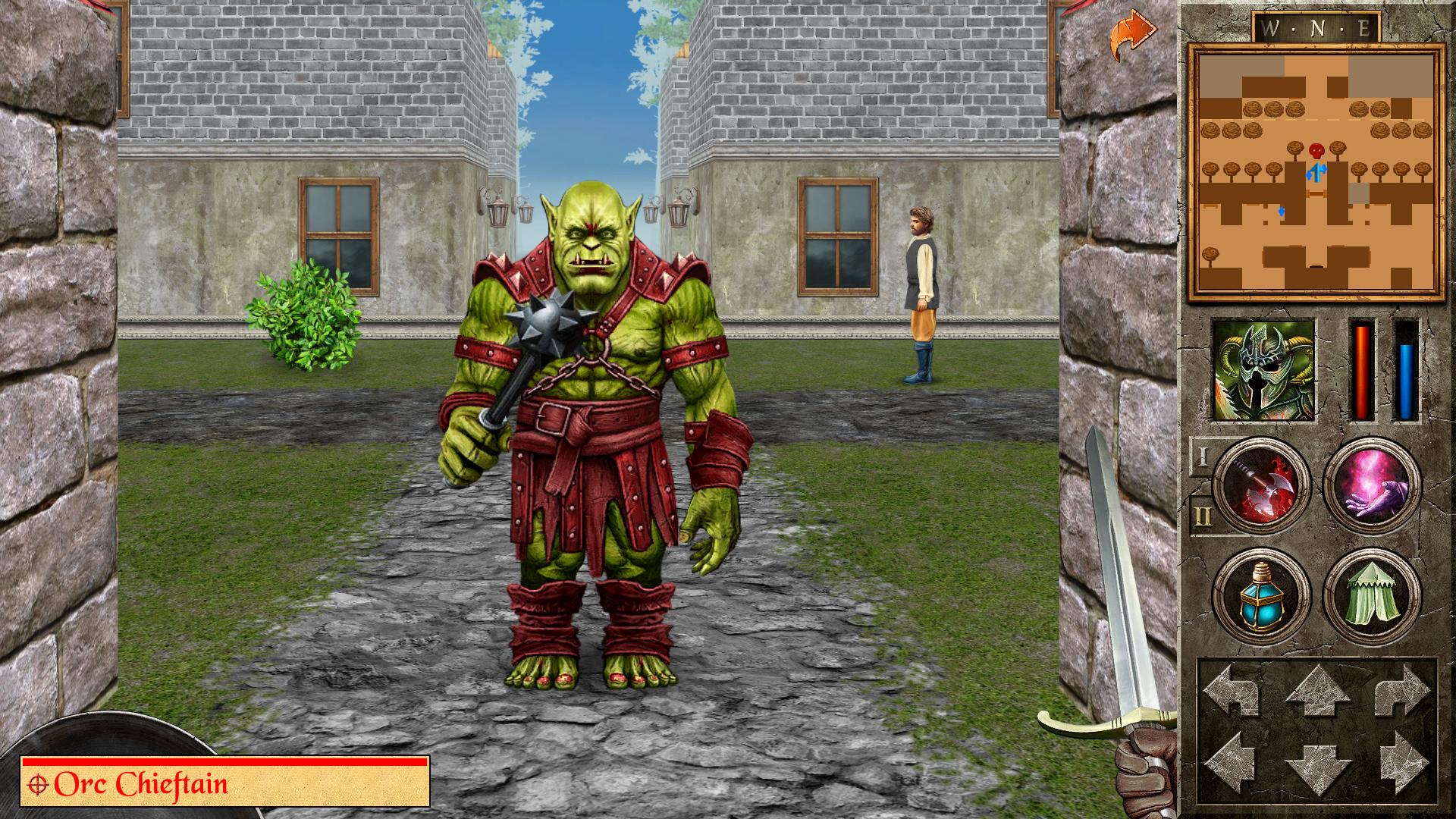
Task: Cast the purple magic hand spell
Action: tap(1371, 486)
